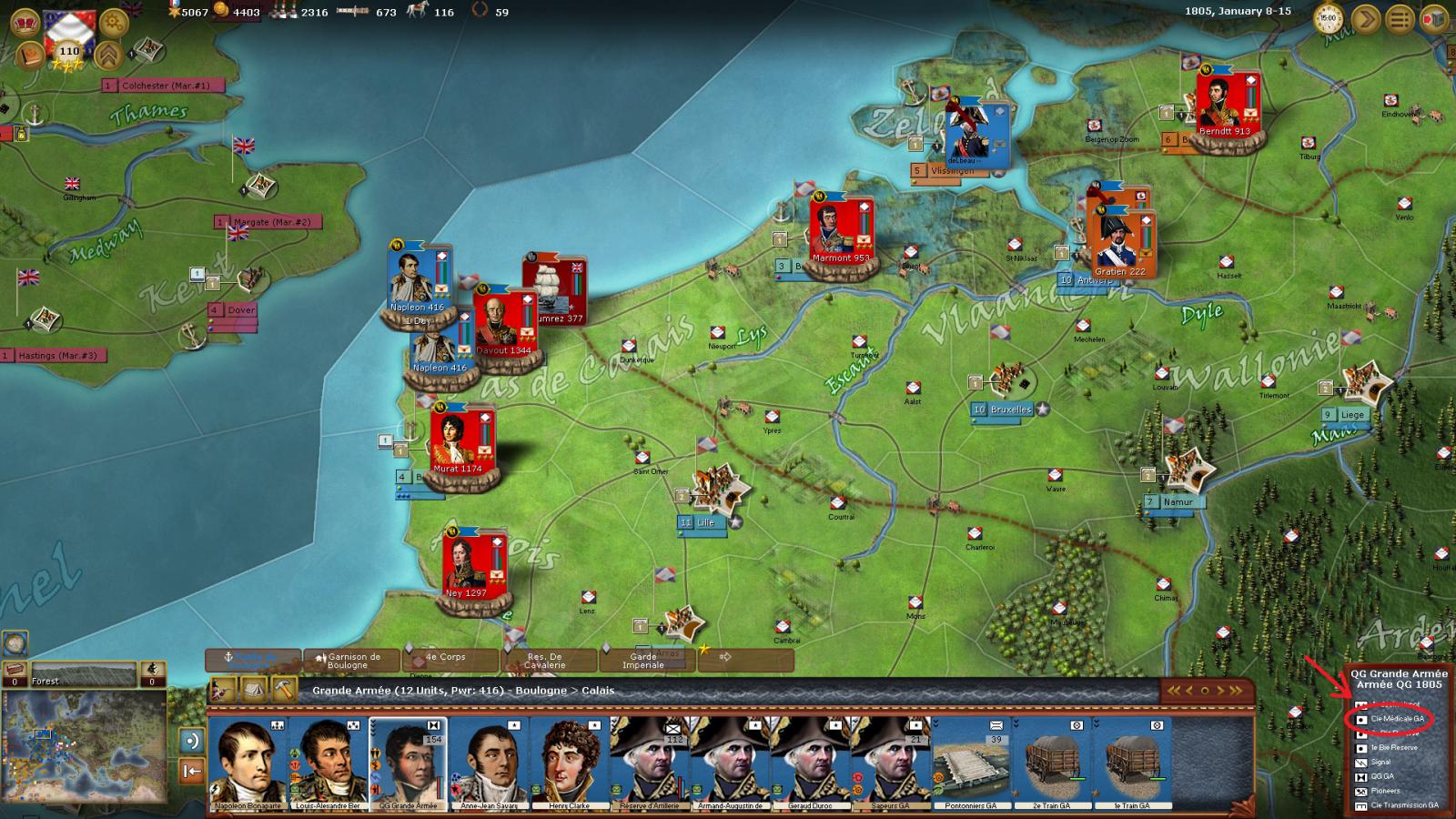
Task: Select the Anne-Jean Savary unit card
Action: (x=488, y=763)
